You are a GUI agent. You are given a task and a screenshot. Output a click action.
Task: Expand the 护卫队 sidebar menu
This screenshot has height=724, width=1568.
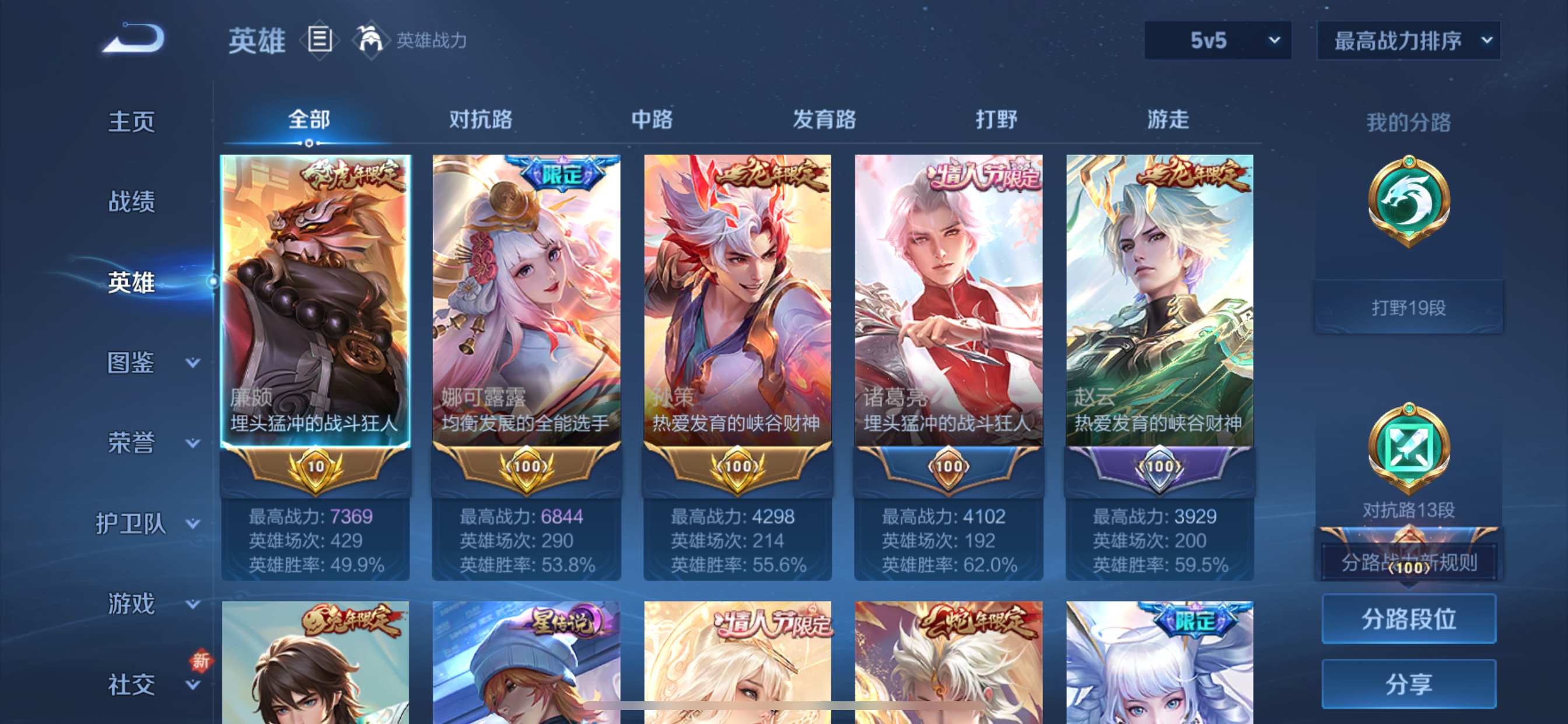146,523
